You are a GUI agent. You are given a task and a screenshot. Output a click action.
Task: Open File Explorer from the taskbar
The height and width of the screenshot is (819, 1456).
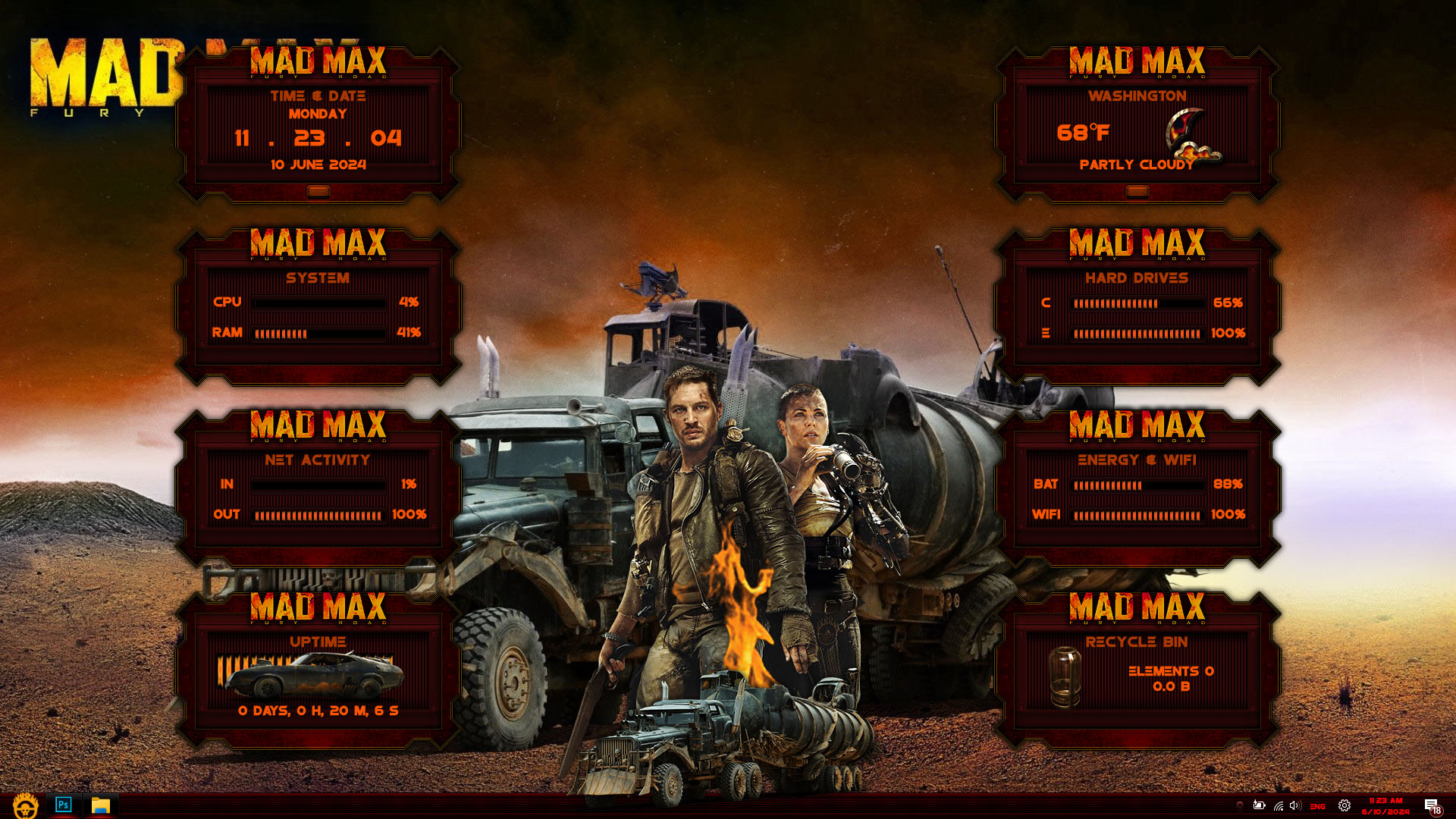pos(101,805)
